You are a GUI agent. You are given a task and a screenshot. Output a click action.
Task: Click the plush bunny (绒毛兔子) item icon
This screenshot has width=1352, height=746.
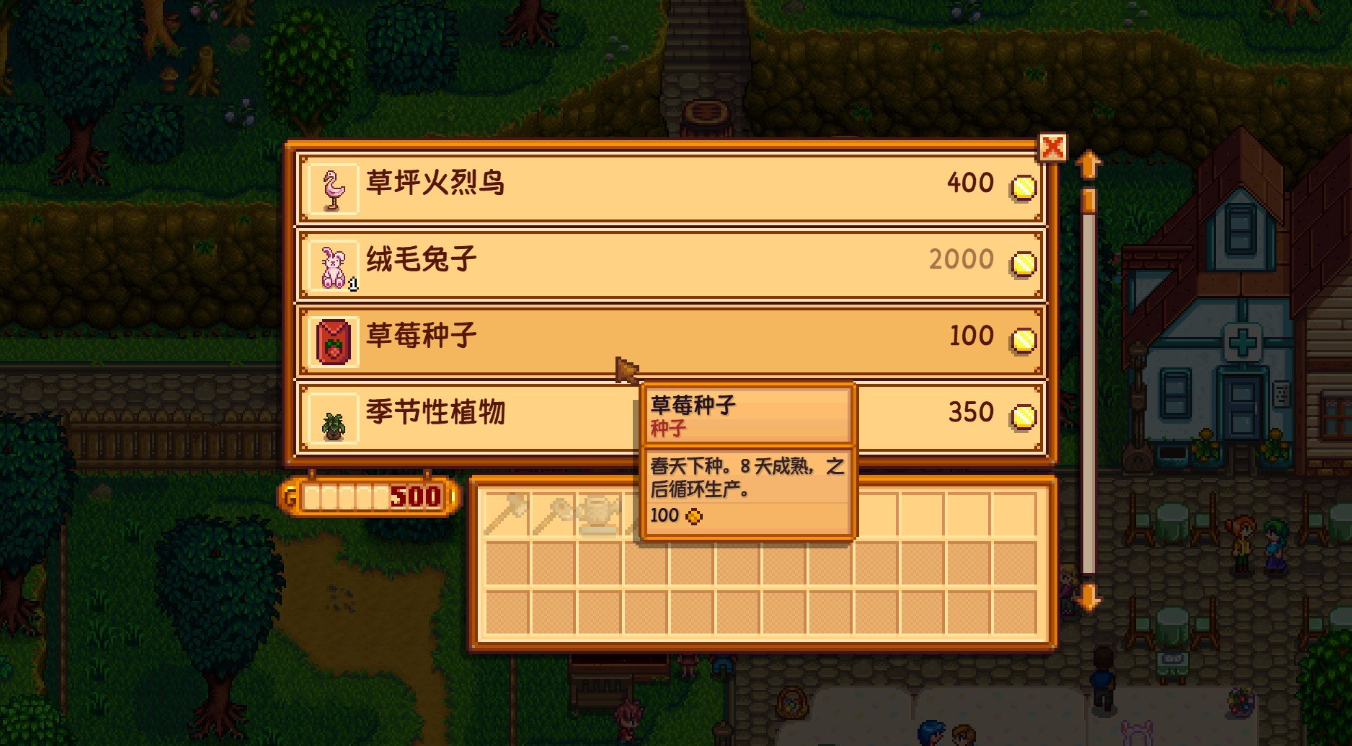(x=333, y=263)
